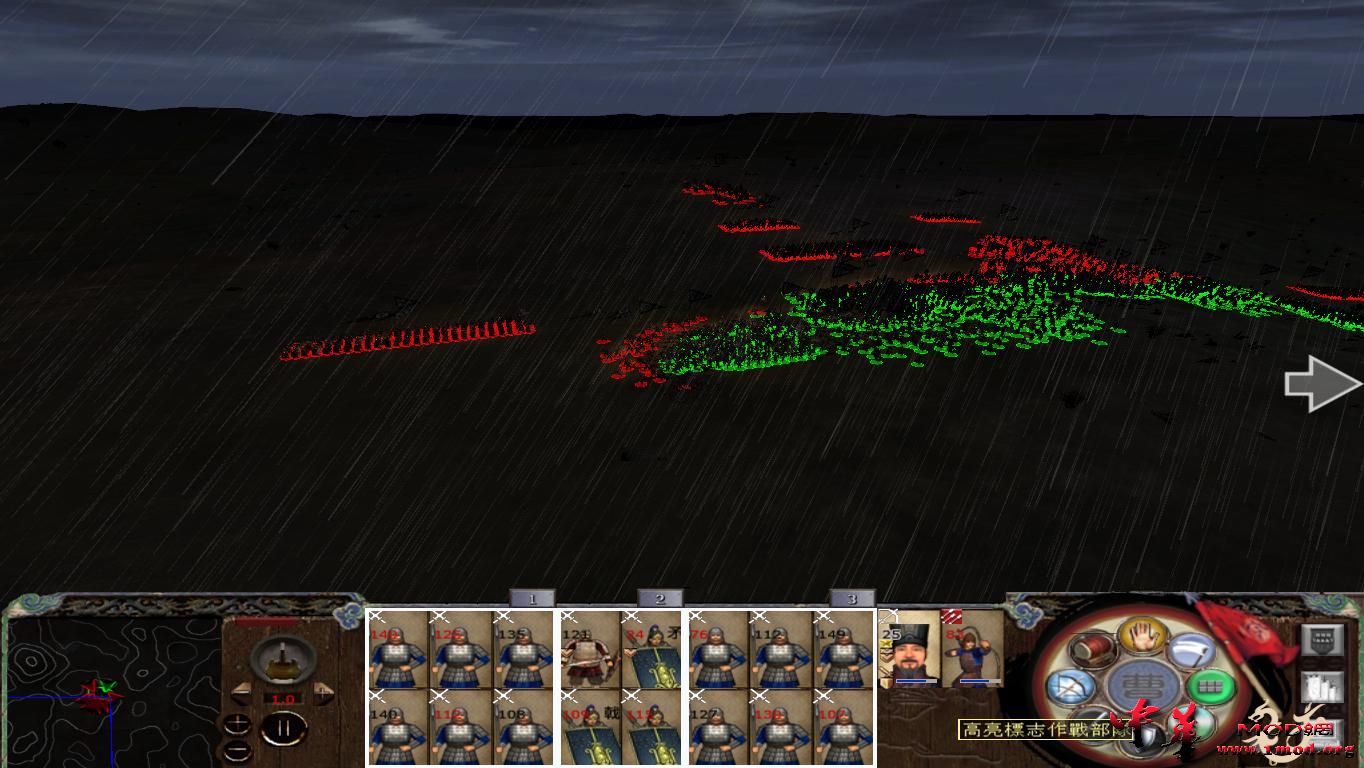1364x768 pixels.
Task: Decrease game speed with the left arrow
Action: 243,693
